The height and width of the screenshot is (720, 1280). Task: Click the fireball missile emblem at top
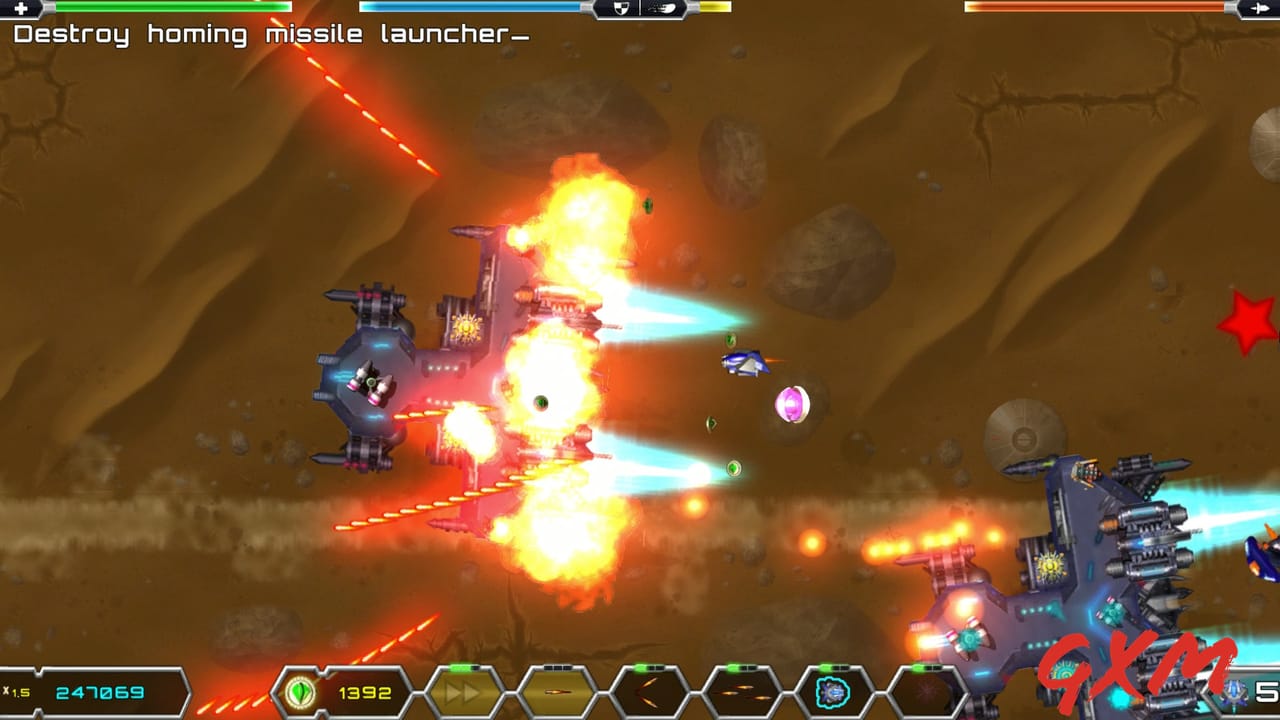(662, 8)
